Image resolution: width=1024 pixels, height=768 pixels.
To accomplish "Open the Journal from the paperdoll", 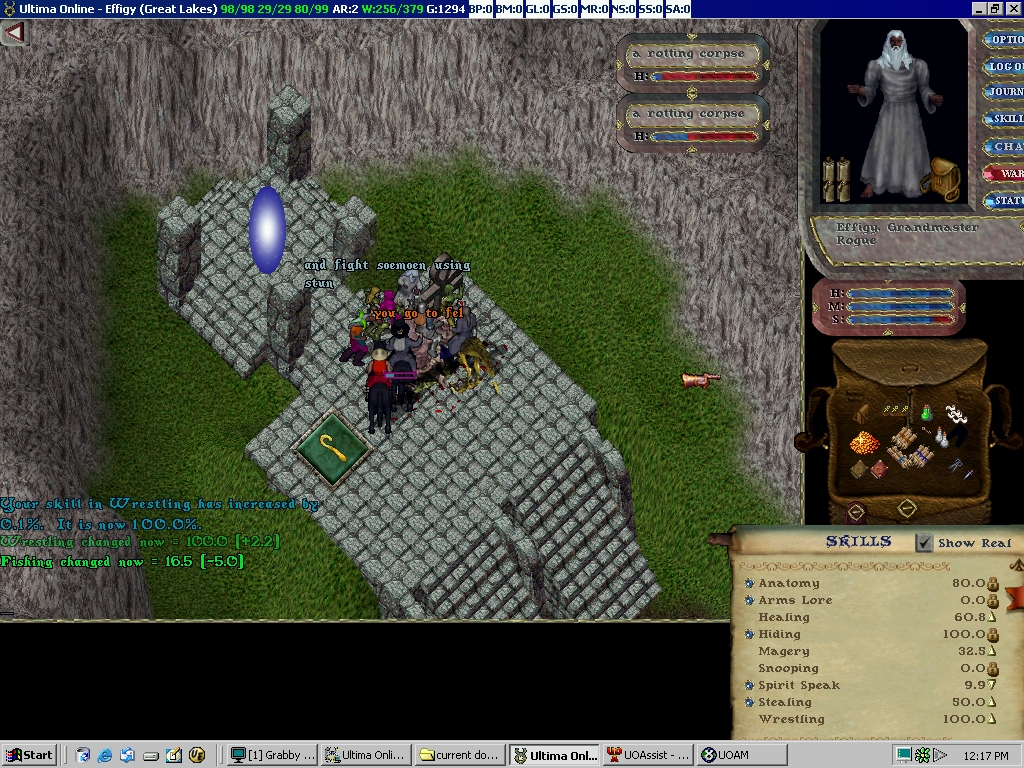I will [x=1004, y=92].
